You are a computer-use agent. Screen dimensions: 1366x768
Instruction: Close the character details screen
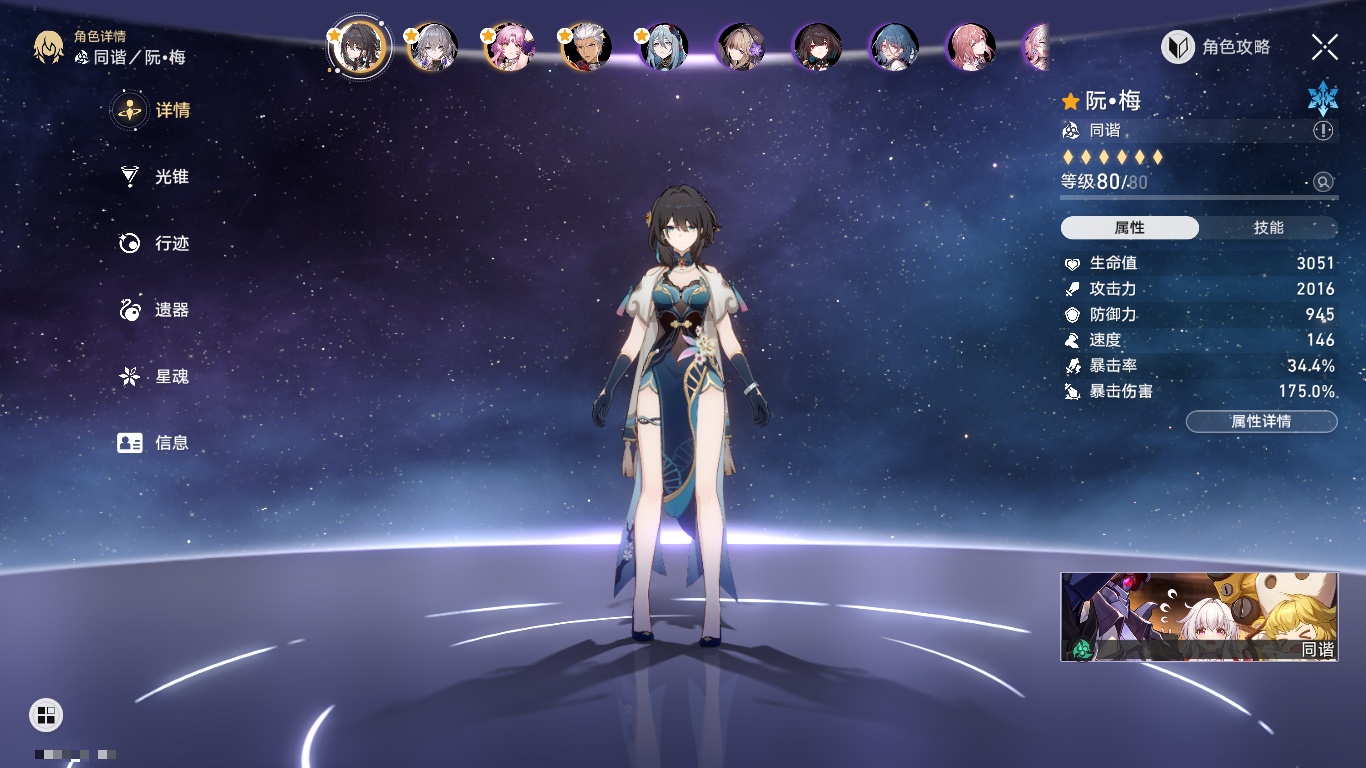tap(1324, 47)
